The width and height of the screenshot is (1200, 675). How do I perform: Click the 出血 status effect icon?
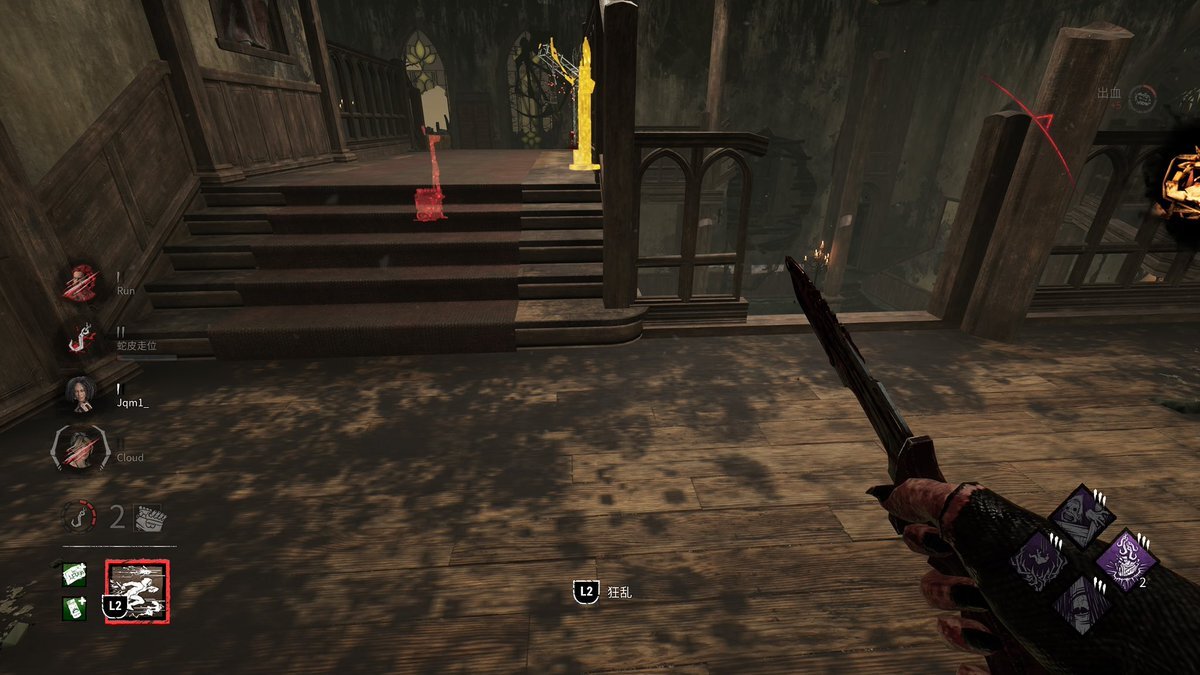[1143, 97]
